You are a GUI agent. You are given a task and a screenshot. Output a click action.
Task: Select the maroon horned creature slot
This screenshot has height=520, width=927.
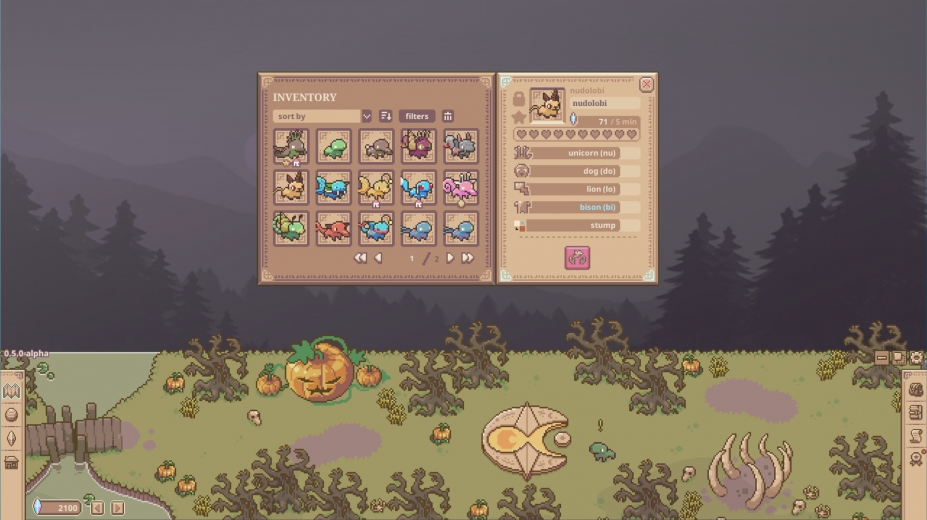pyautogui.click(x=418, y=147)
